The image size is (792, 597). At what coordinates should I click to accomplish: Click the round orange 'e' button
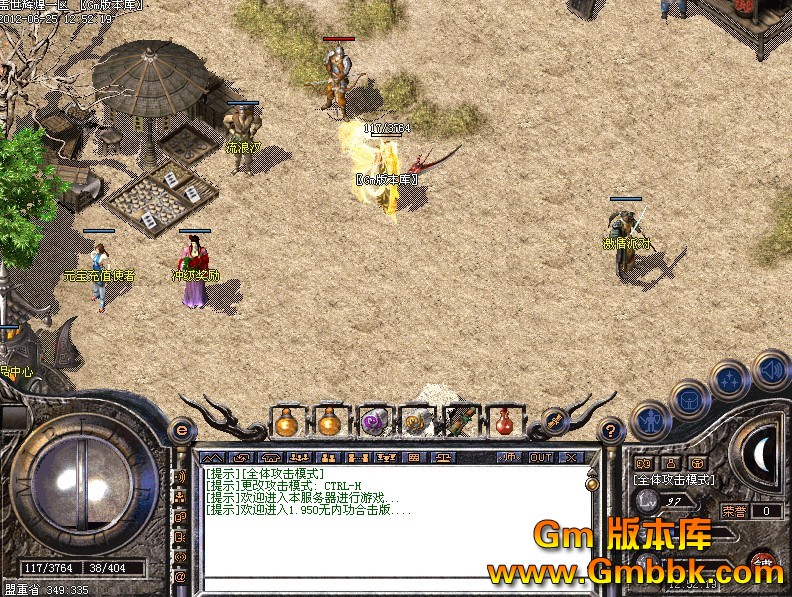(x=181, y=432)
